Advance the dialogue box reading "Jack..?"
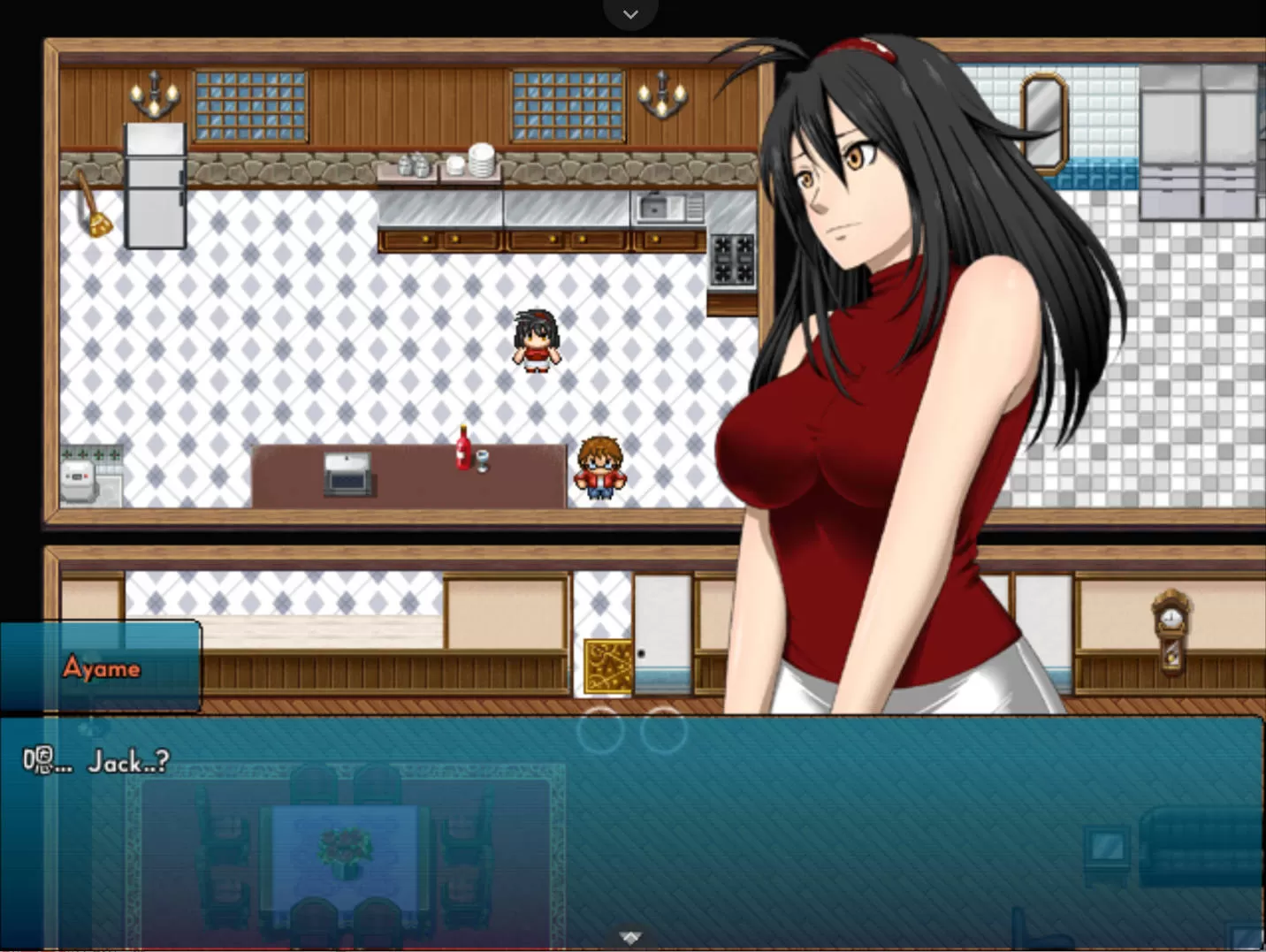Image resolution: width=1266 pixels, height=952 pixels. [x=631, y=831]
